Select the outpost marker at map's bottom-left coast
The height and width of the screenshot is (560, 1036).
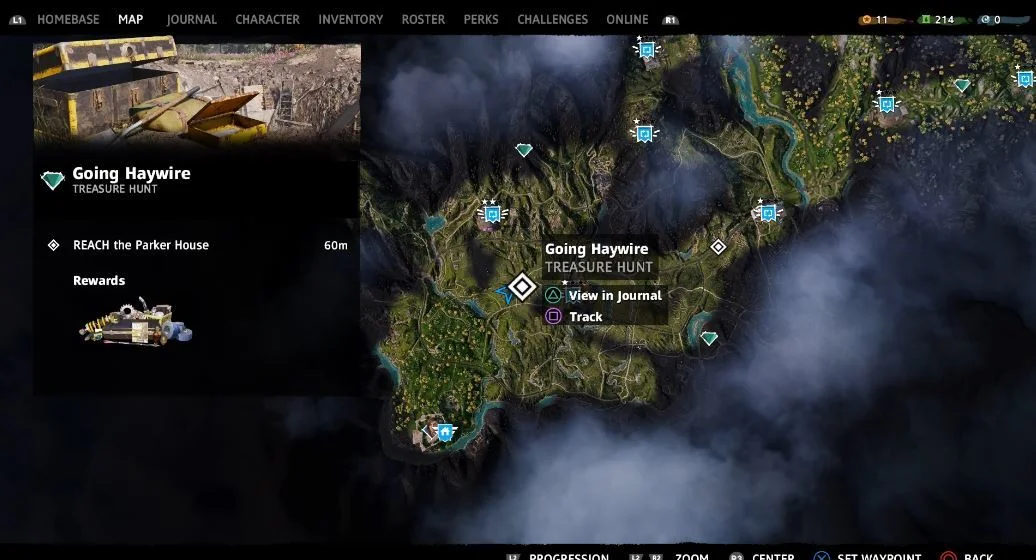(445, 431)
